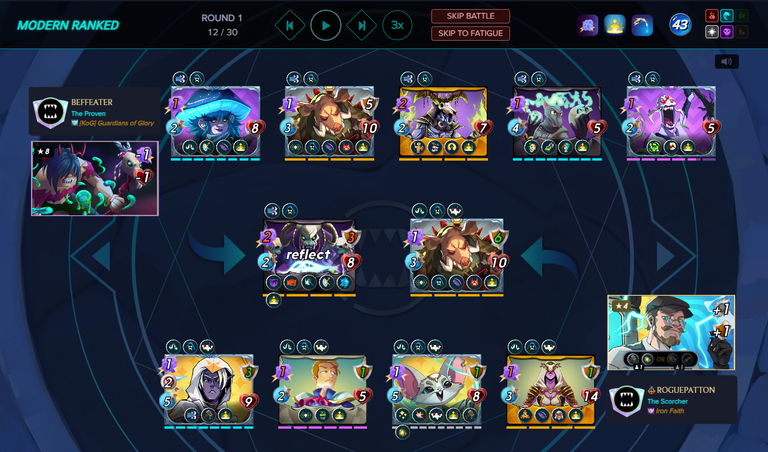Advance to the next round

[362, 25]
